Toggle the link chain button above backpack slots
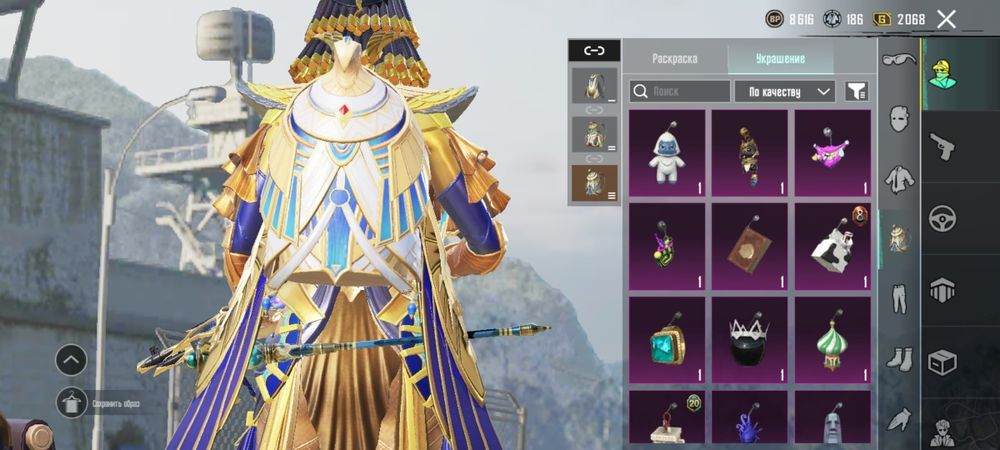 coord(594,50)
